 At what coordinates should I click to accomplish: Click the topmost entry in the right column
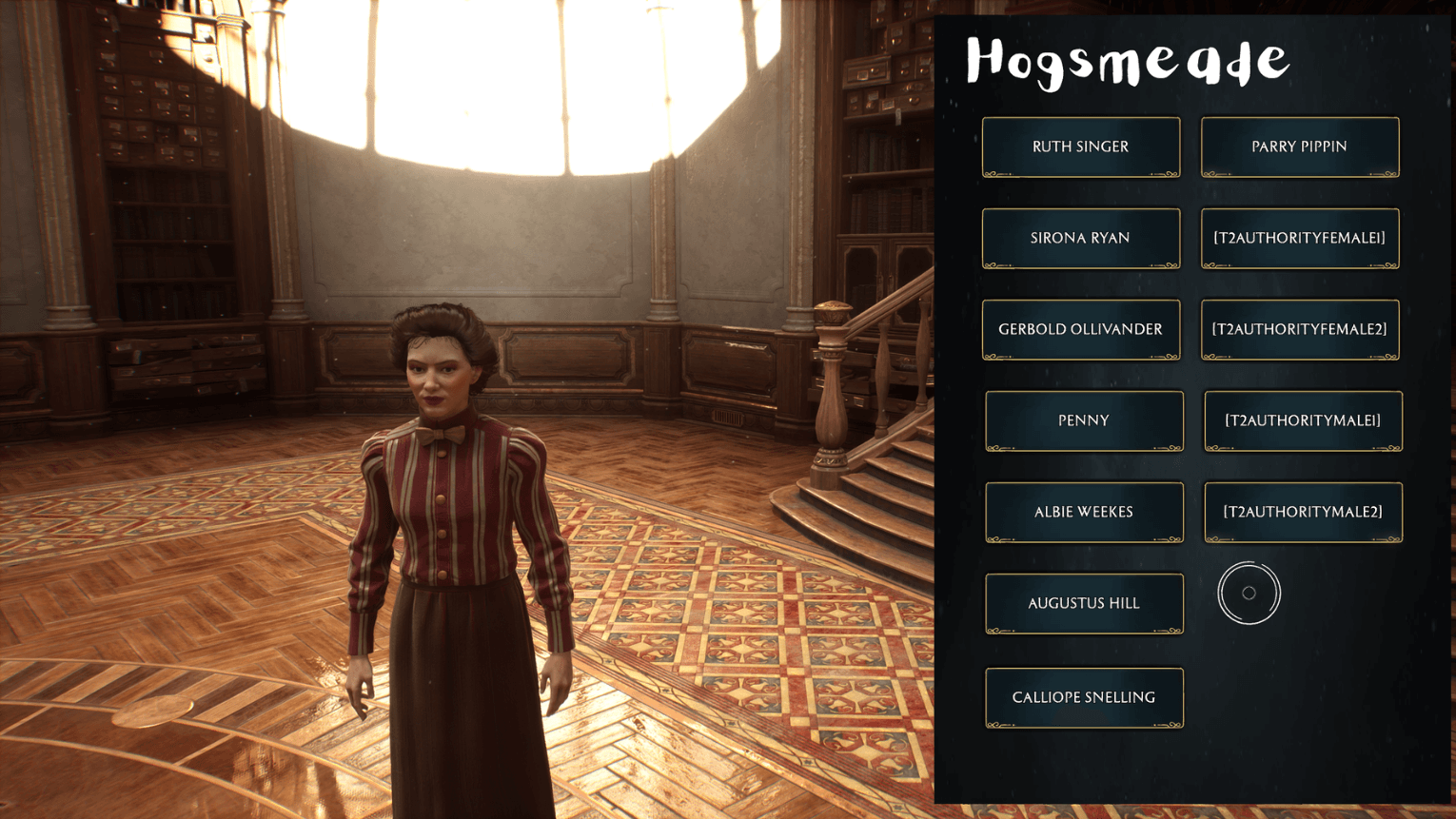pyautogui.click(x=1299, y=146)
